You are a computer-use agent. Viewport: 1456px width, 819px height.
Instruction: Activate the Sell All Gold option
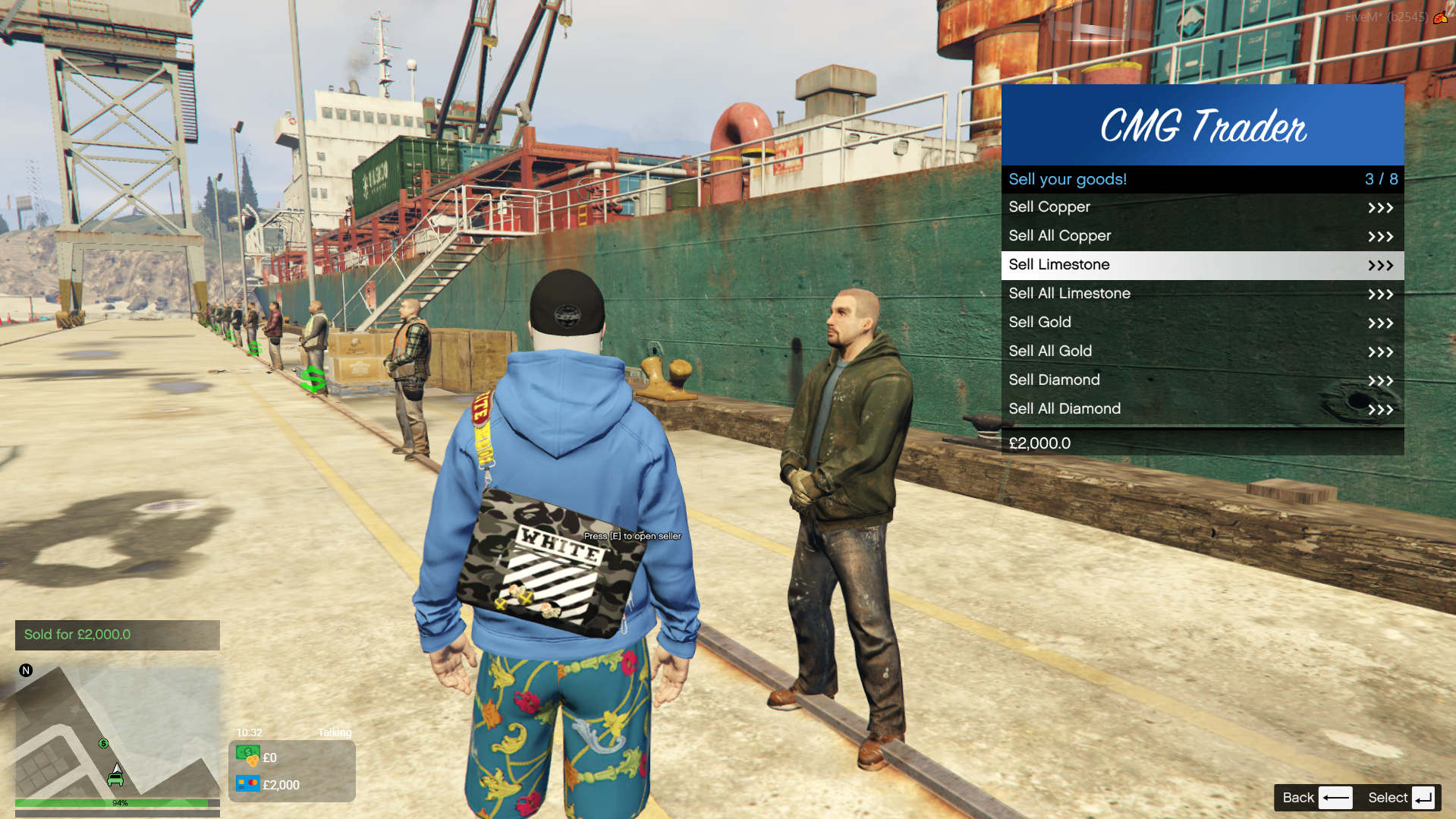click(x=1202, y=351)
